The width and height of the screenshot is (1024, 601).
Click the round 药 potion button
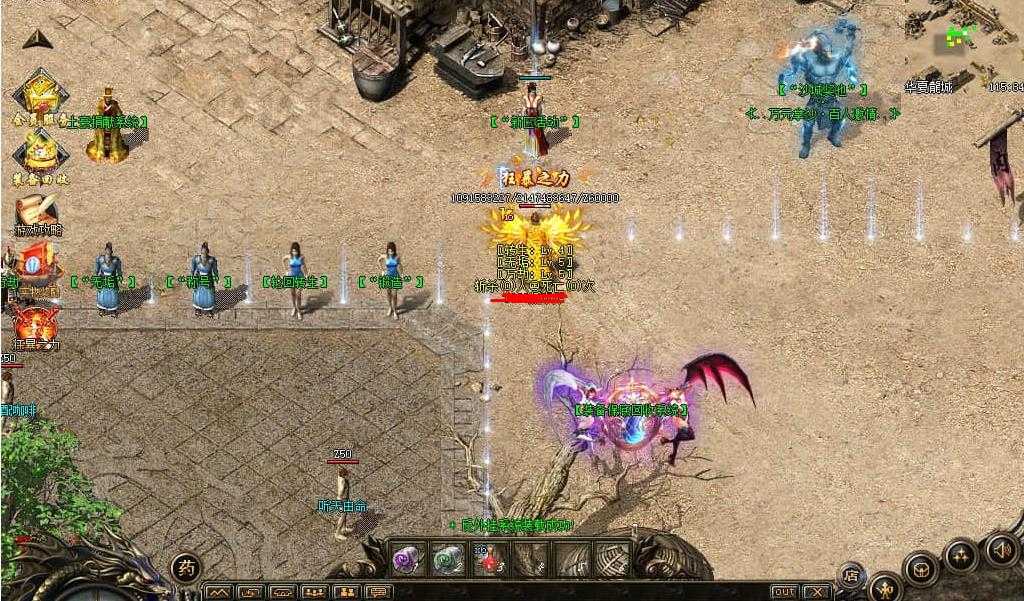[x=186, y=569]
